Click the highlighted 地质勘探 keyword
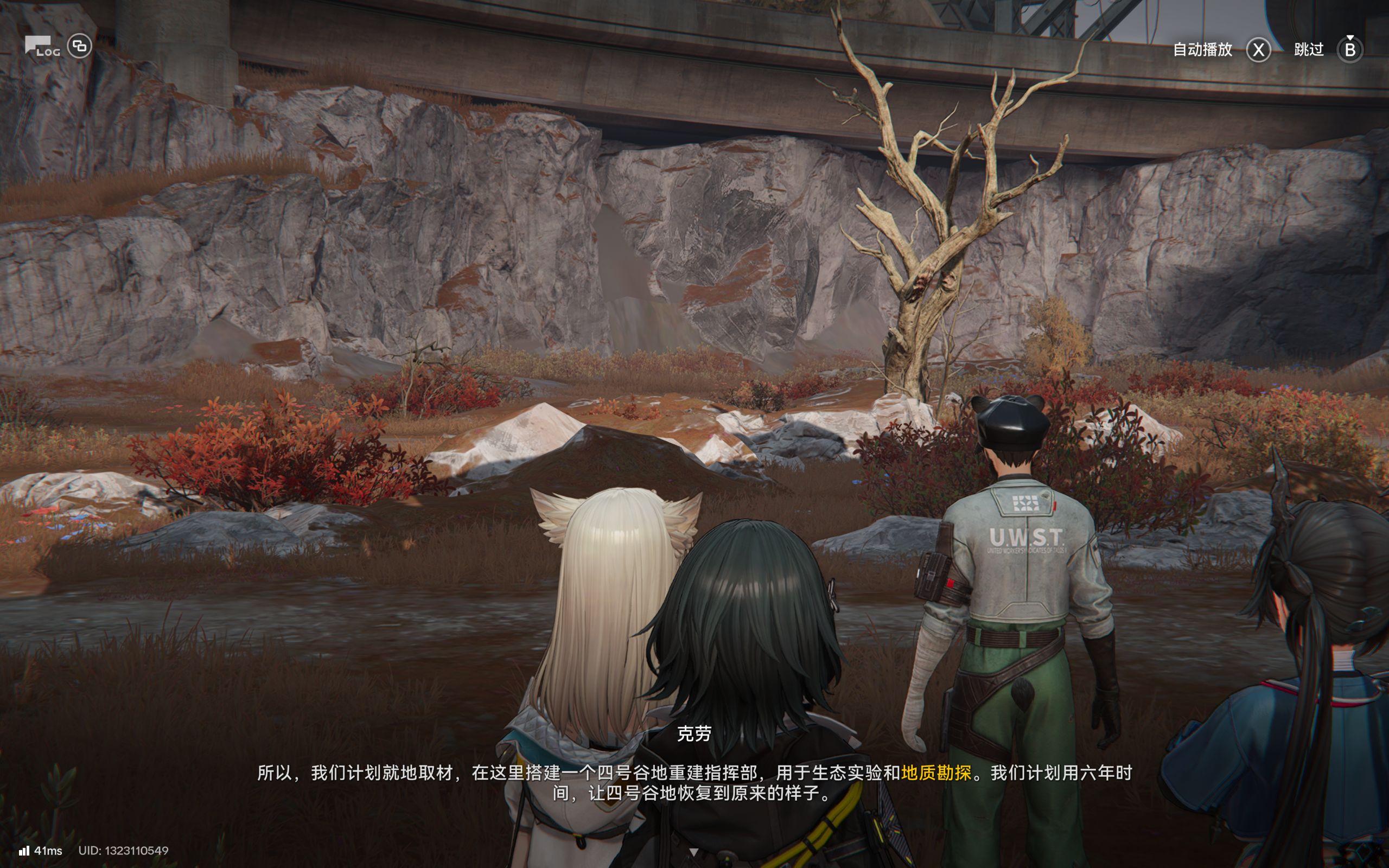 [x=936, y=773]
